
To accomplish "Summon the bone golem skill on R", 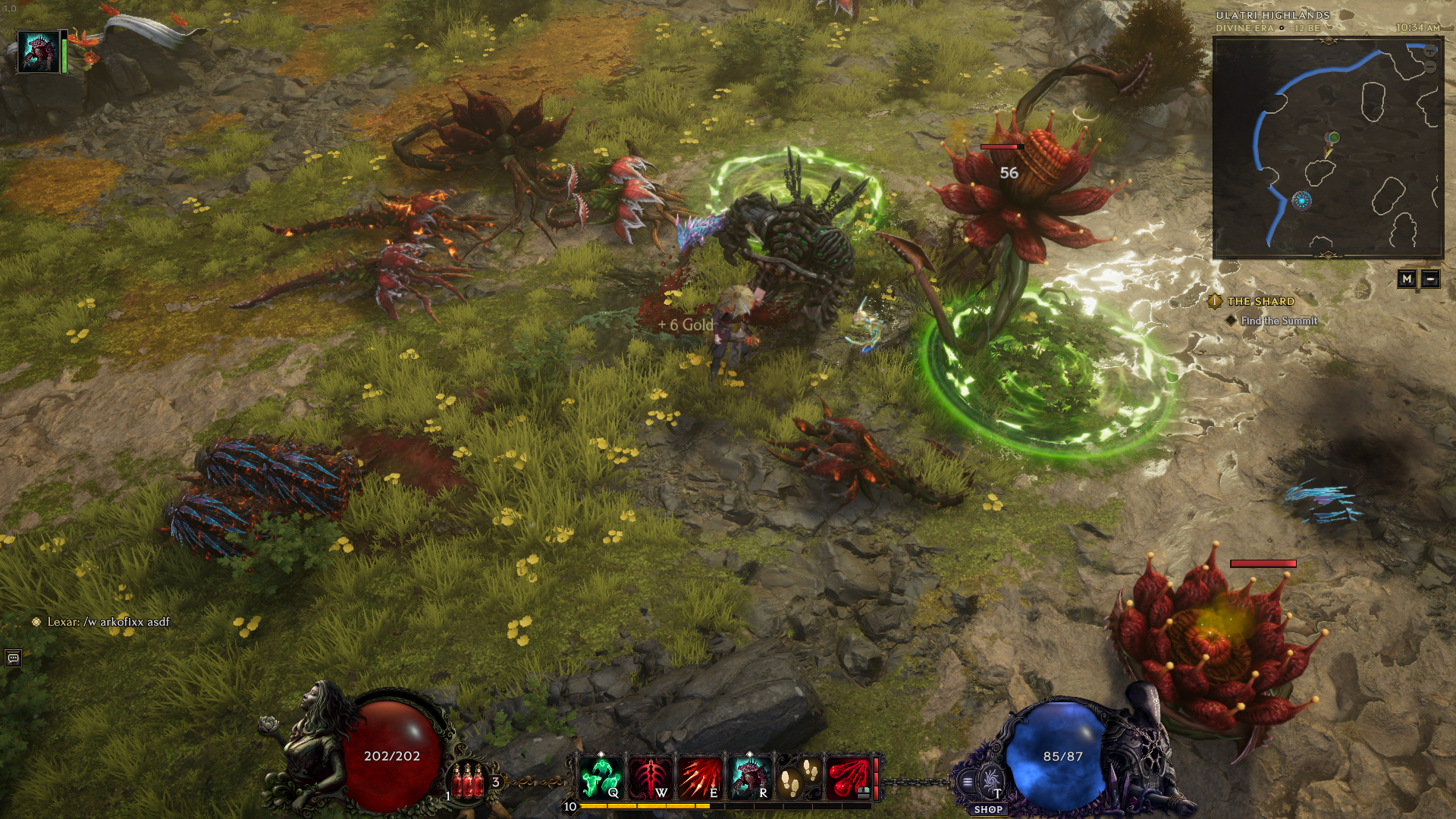I will (x=749, y=777).
